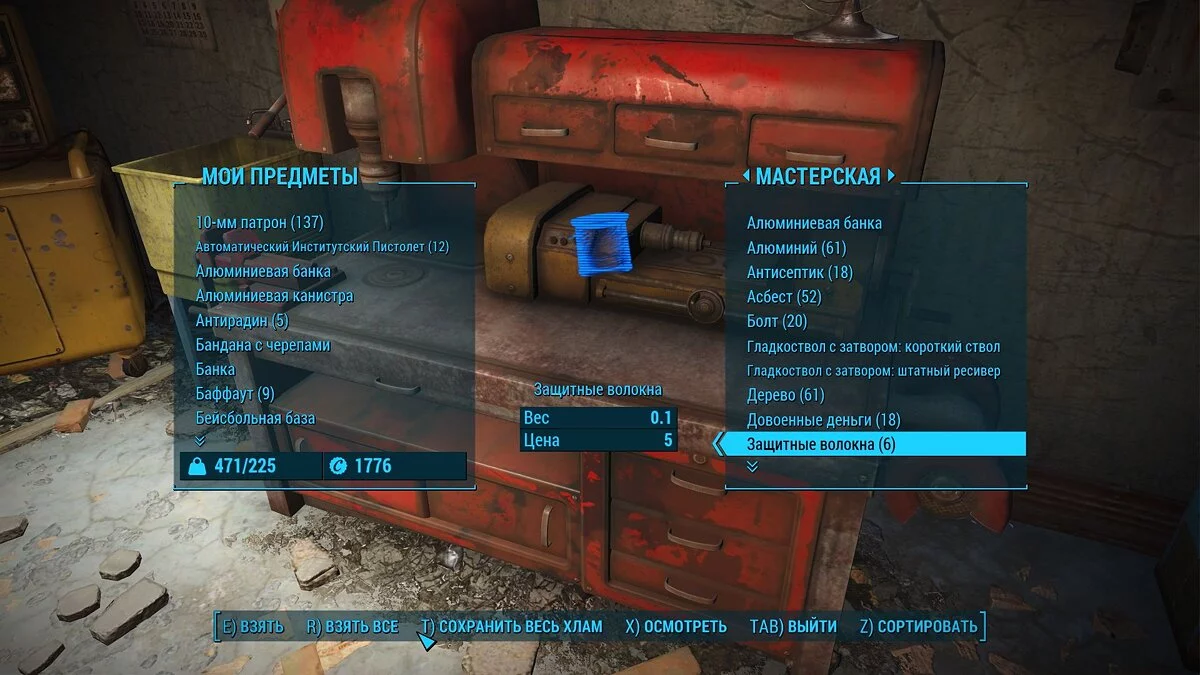Viewport: 1200px width, 675px height.
Task: Select the Болт workshop entry
Action: (776, 321)
